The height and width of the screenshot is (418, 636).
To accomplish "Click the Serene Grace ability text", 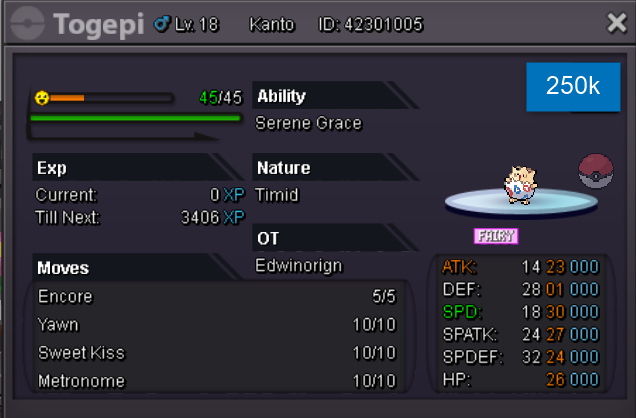I will pos(308,124).
